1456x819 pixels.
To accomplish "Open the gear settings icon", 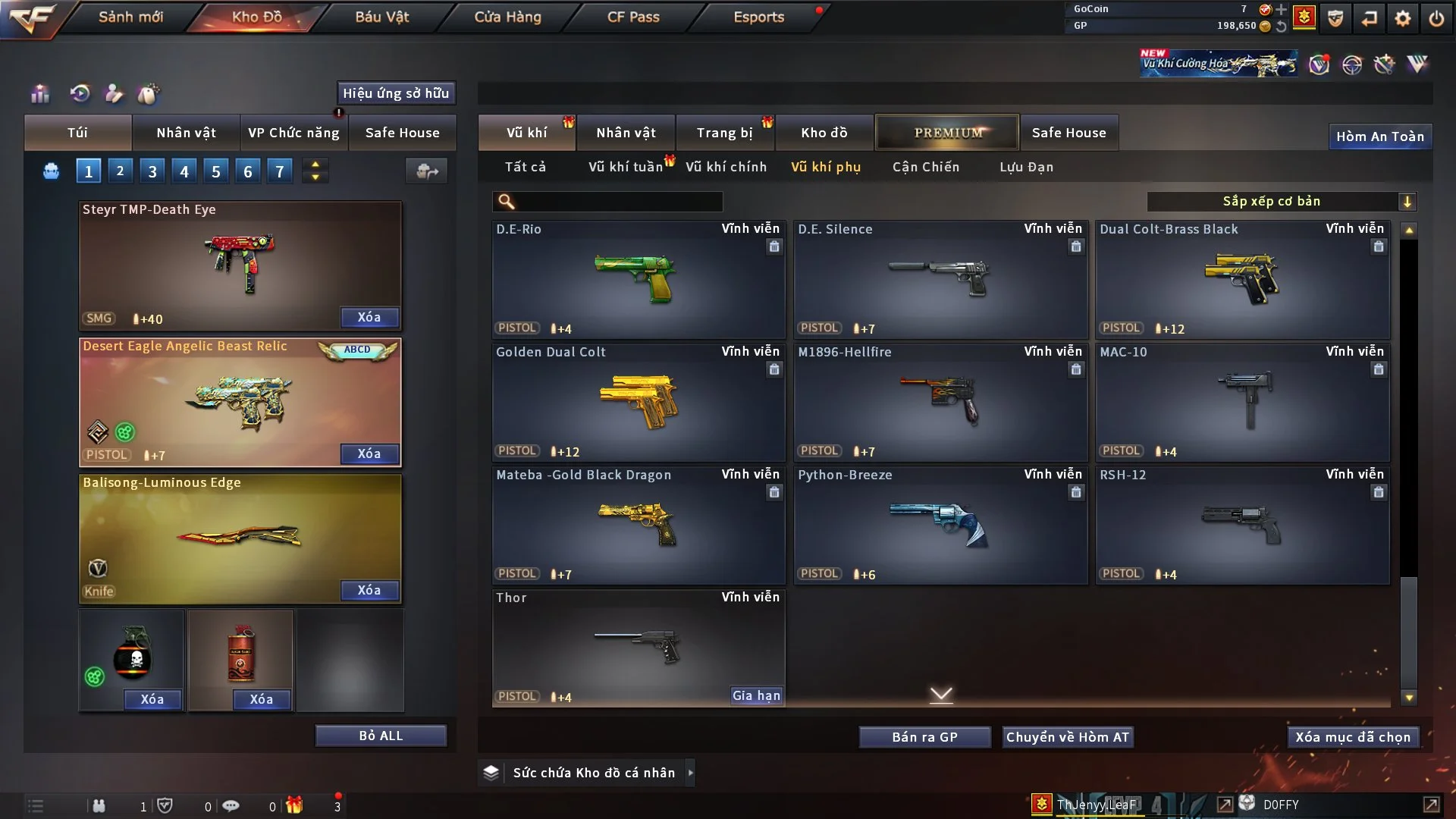I will click(x=1403, y=17).
